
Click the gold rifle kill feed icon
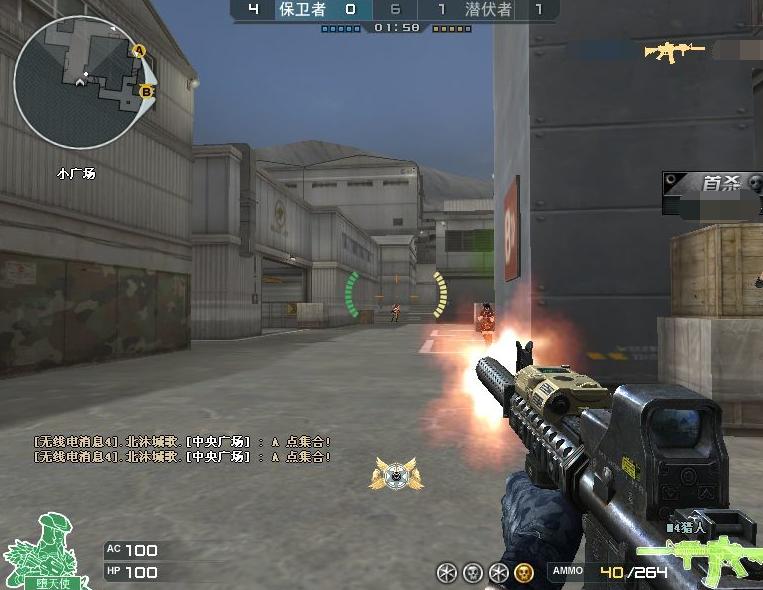(674, 51)
